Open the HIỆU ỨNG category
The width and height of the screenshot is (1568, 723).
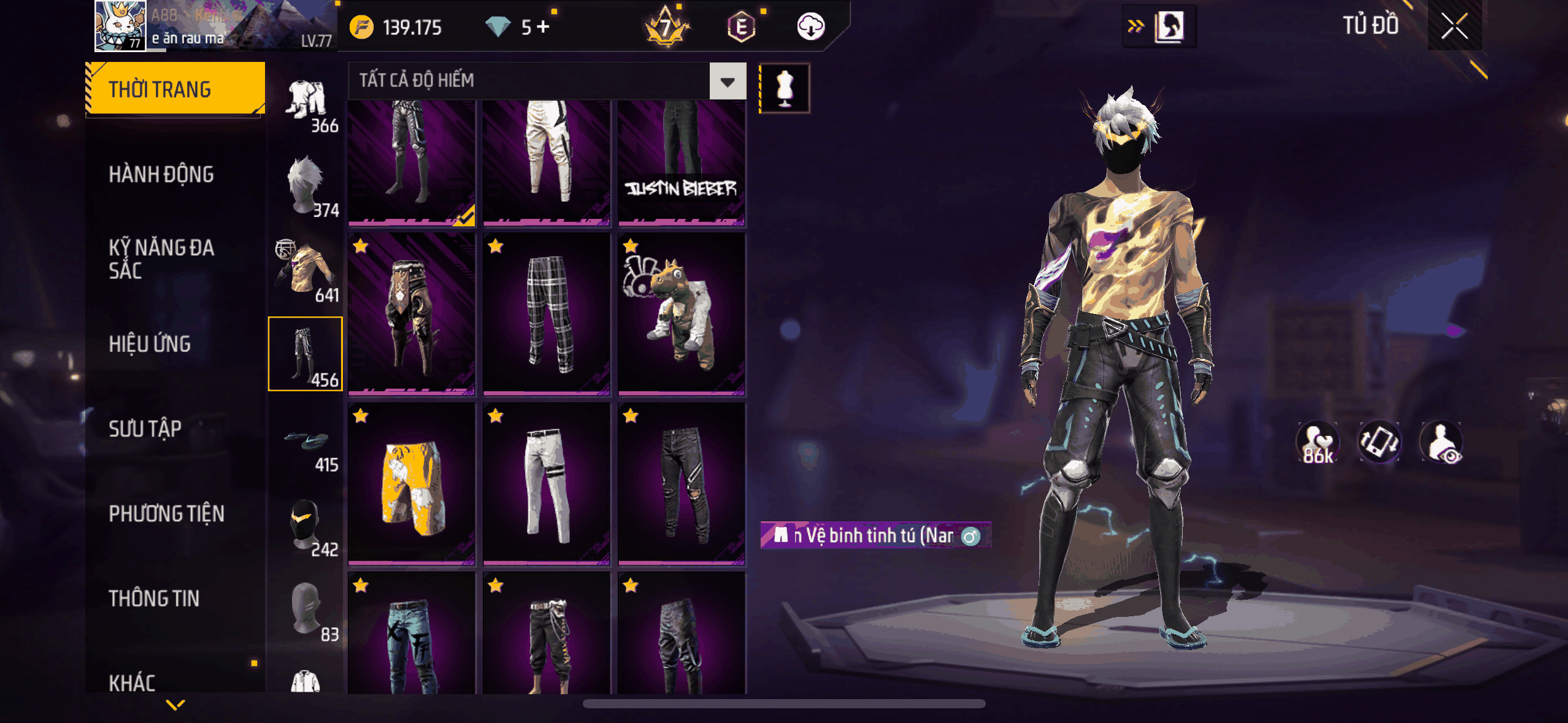click(150, 344)
